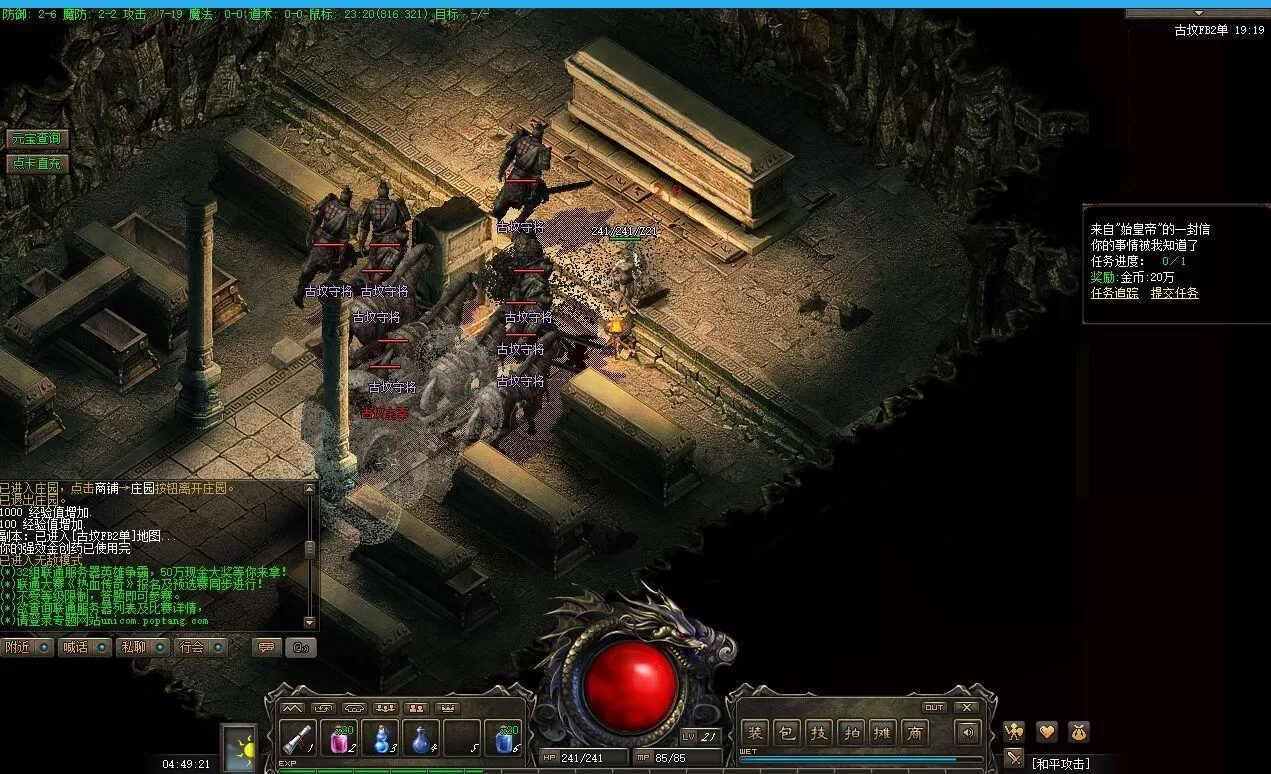1271x774 pixels.
Task: Open the 点卡直充 recharge button
Action: click(x=36, y=163)
